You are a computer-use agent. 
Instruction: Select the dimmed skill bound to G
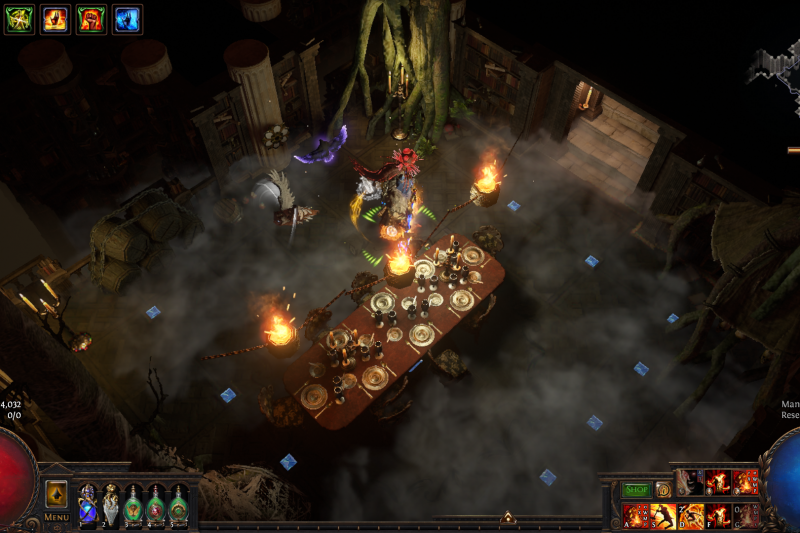click(x=746, y=515)
